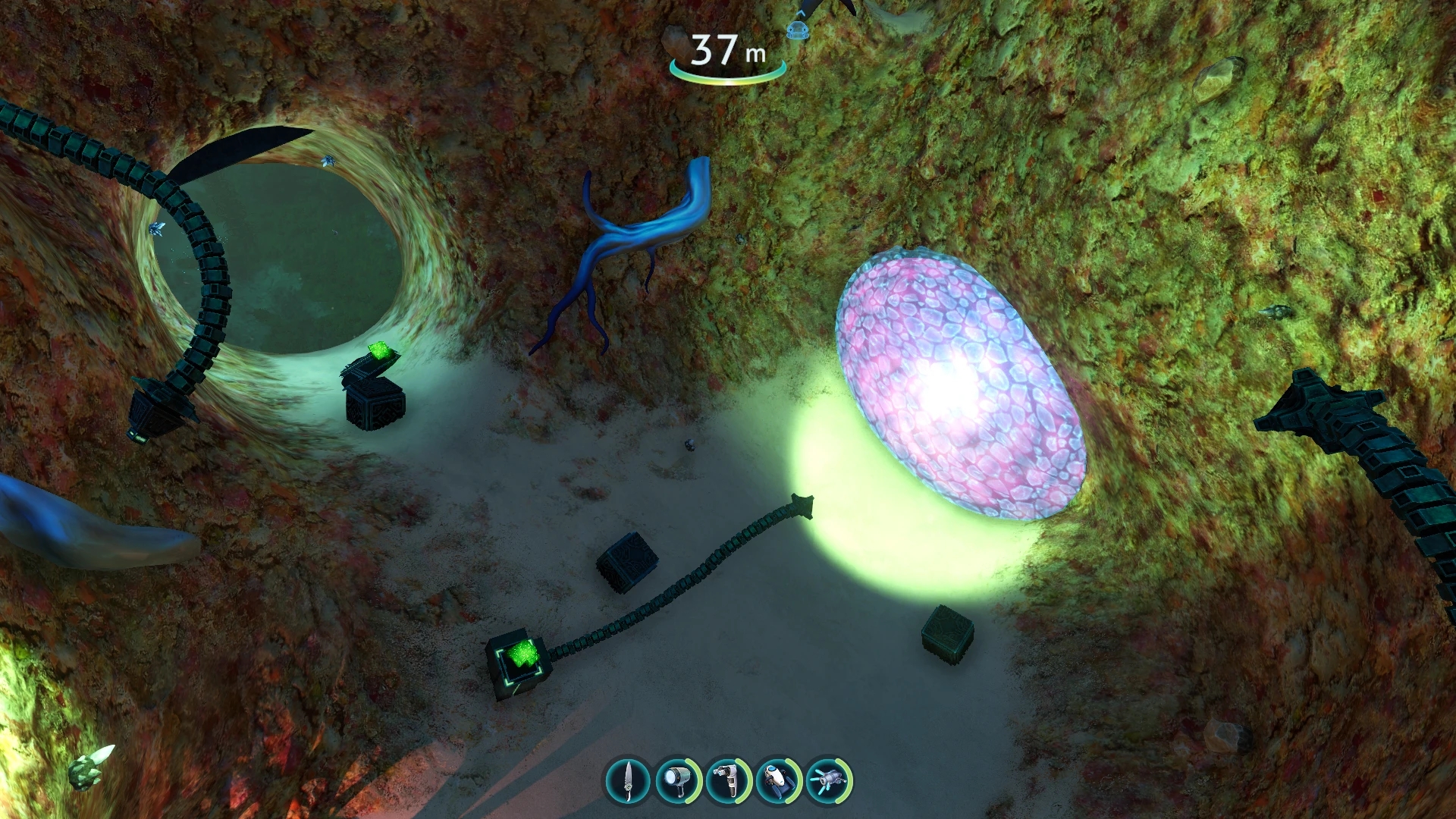
Task: Click the blue vehicle beacon marker
Action: point(795,30)
